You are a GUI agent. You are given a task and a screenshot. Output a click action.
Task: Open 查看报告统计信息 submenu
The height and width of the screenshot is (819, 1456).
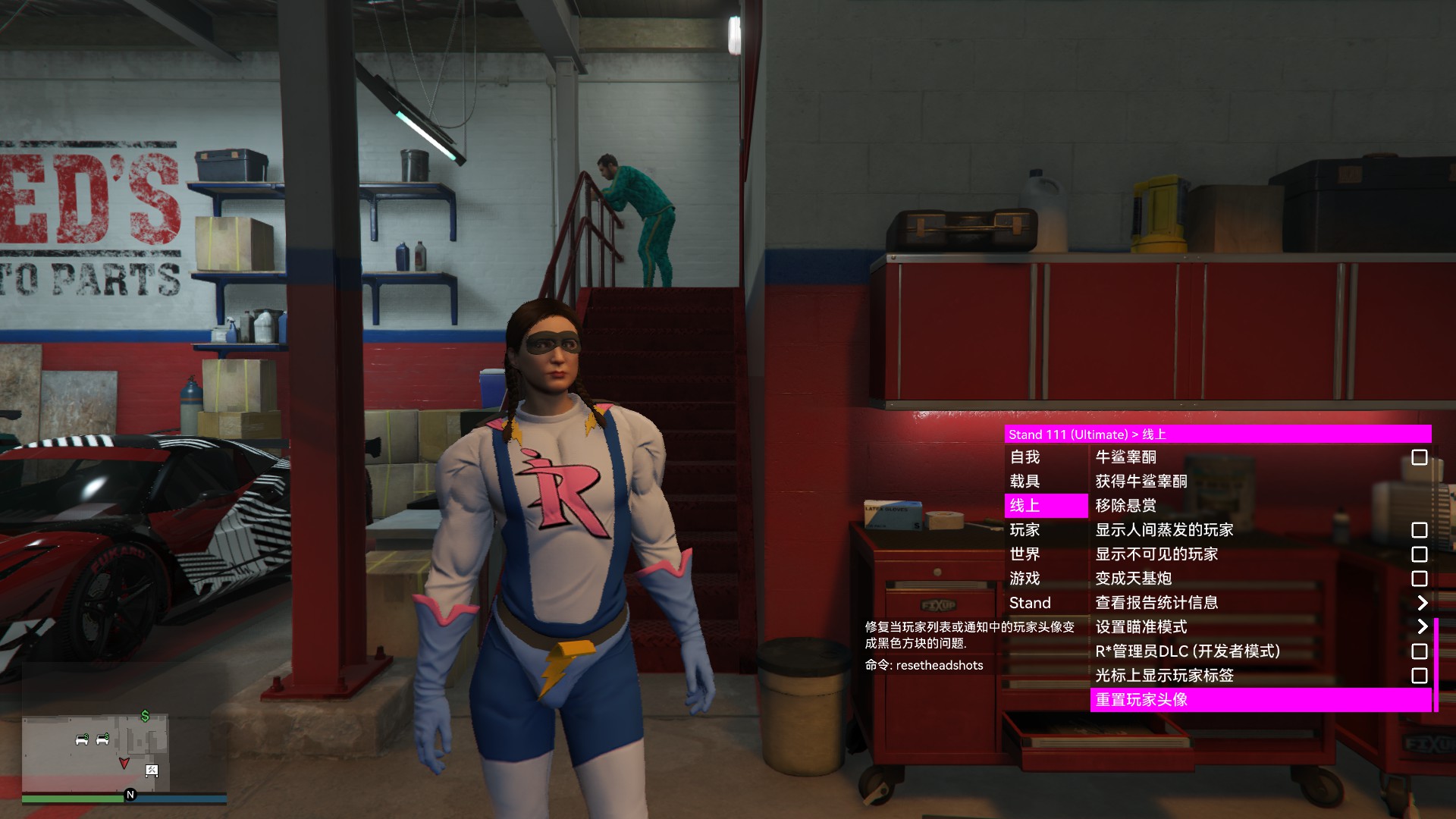pyautogui.click(x=1421, y=603)
